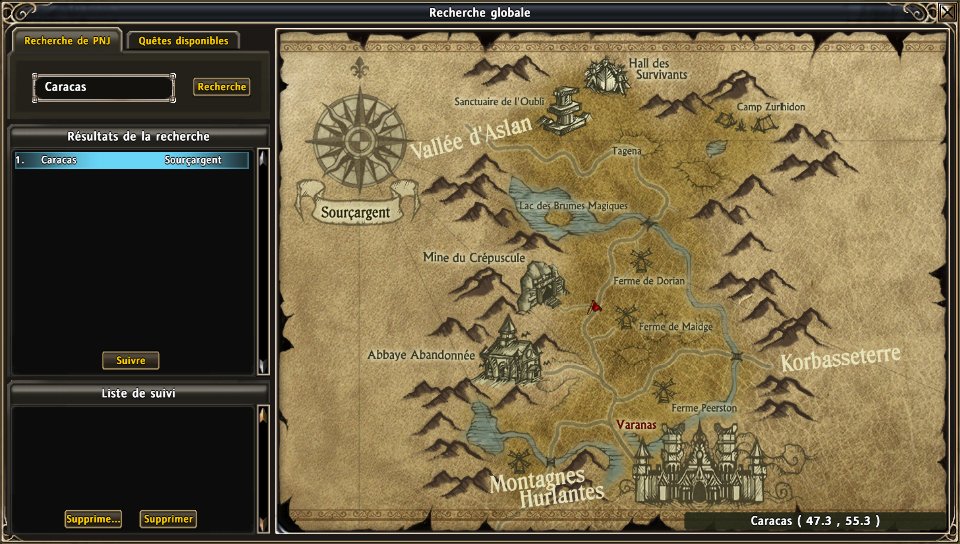The height and width of the screenshot is (544, 960).
Task: Open the Quêtes disponibles tab
Action: pos(183,41)
